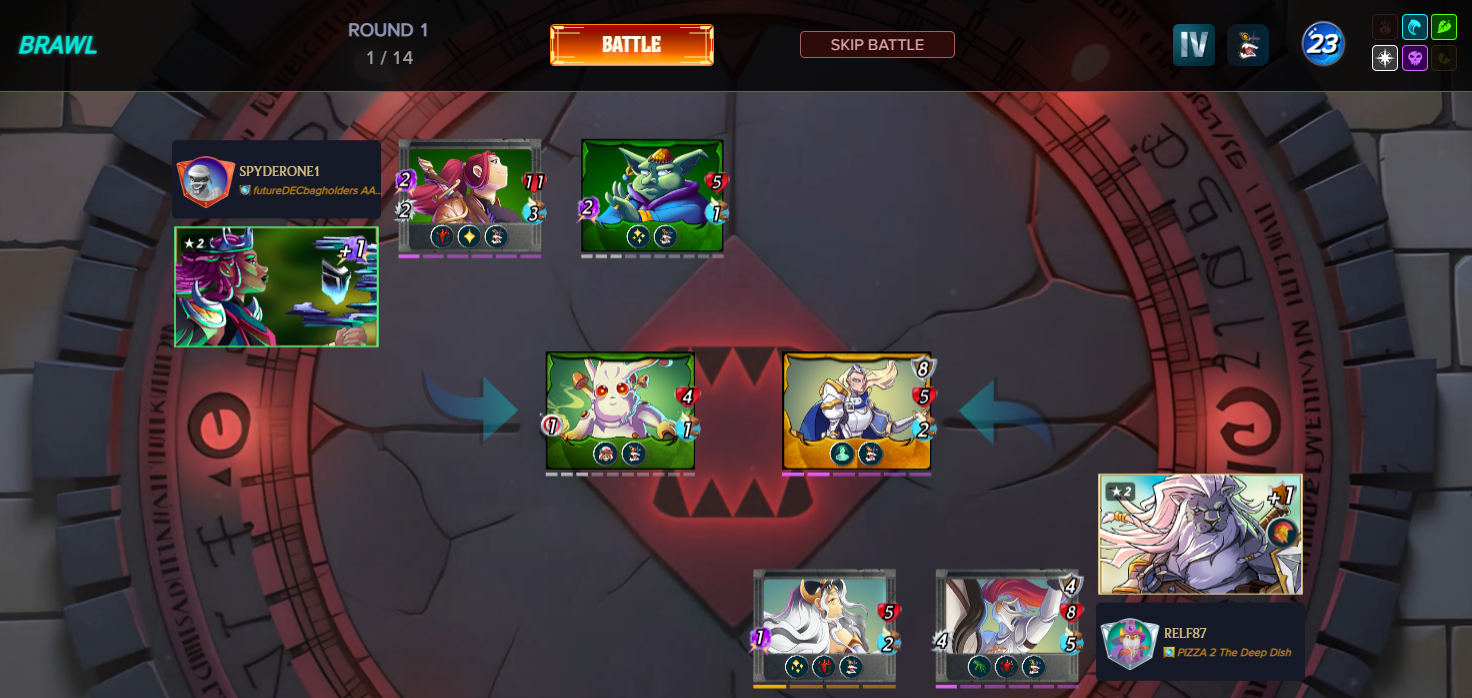1472x698 pixels.
Task: Inspect the green goblin card
Action: tap(652, 195)
